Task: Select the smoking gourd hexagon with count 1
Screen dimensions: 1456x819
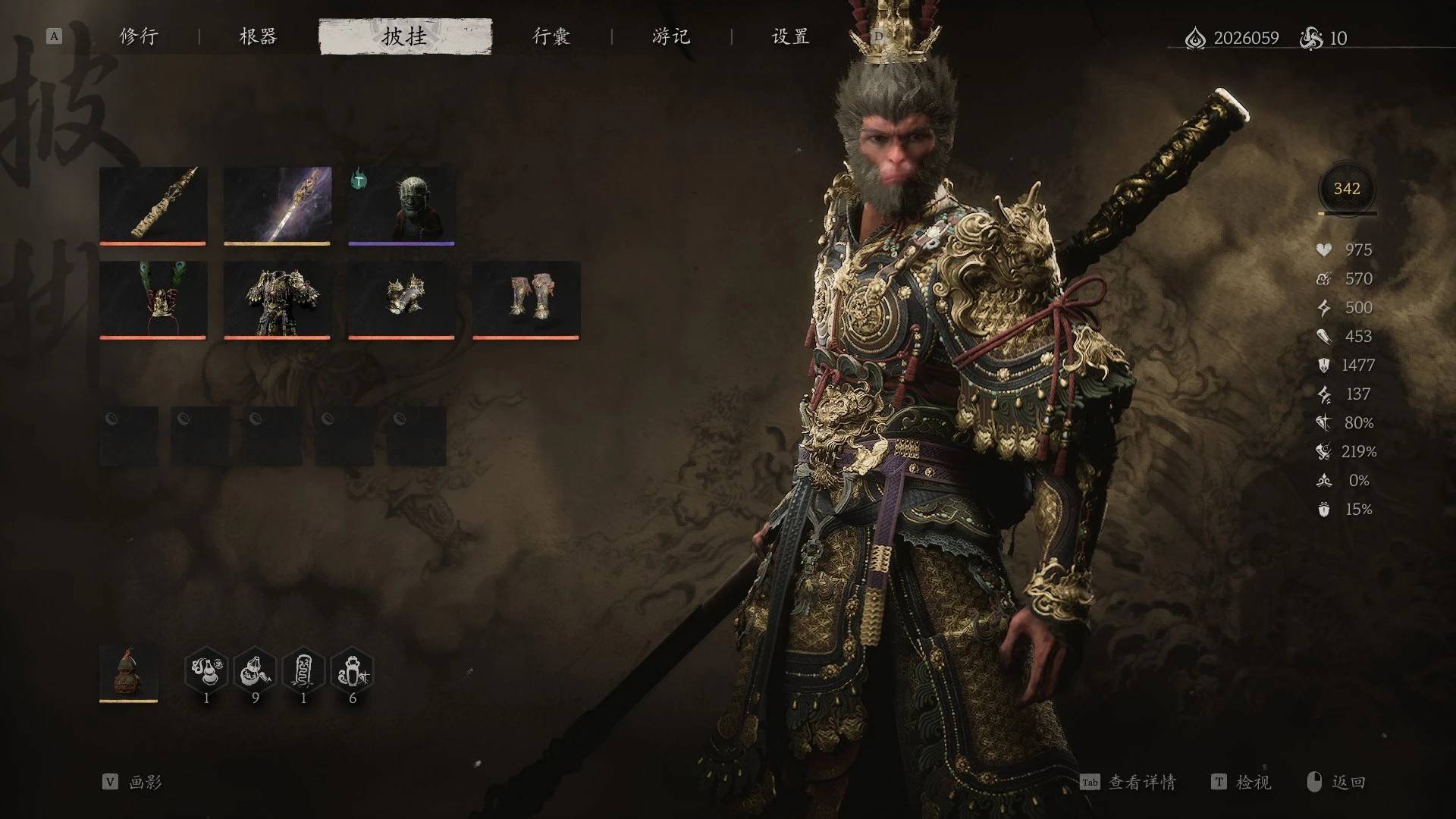Action: click(206, 671)
